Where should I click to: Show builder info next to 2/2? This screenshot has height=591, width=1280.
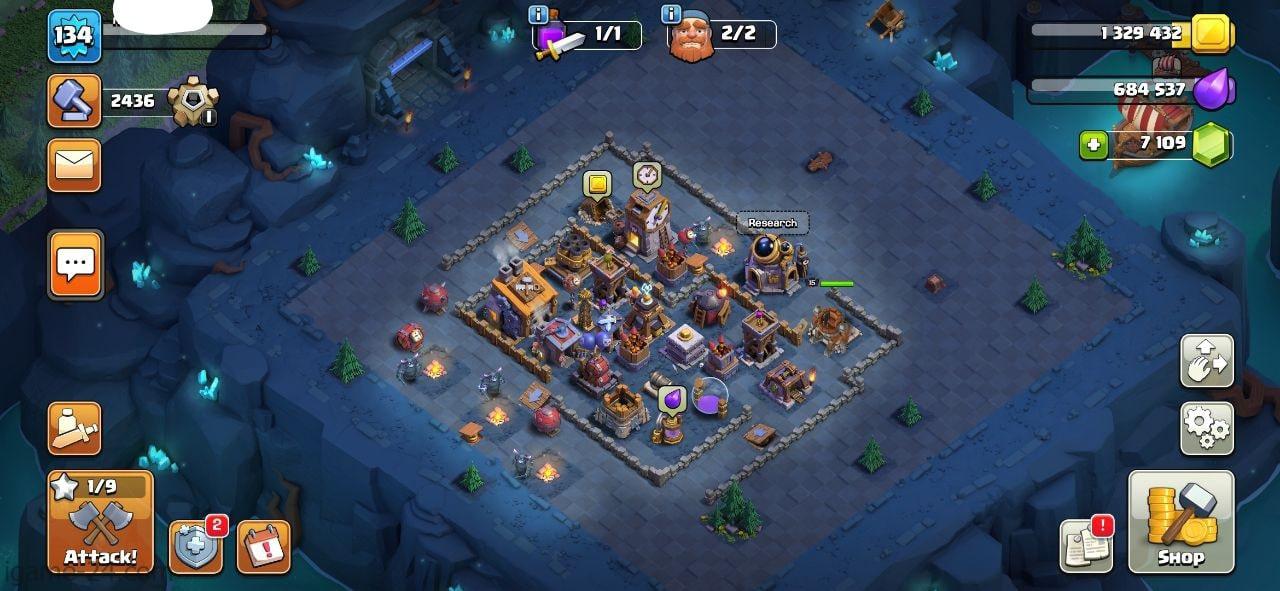pyautogui.click(x=672, y=14)
